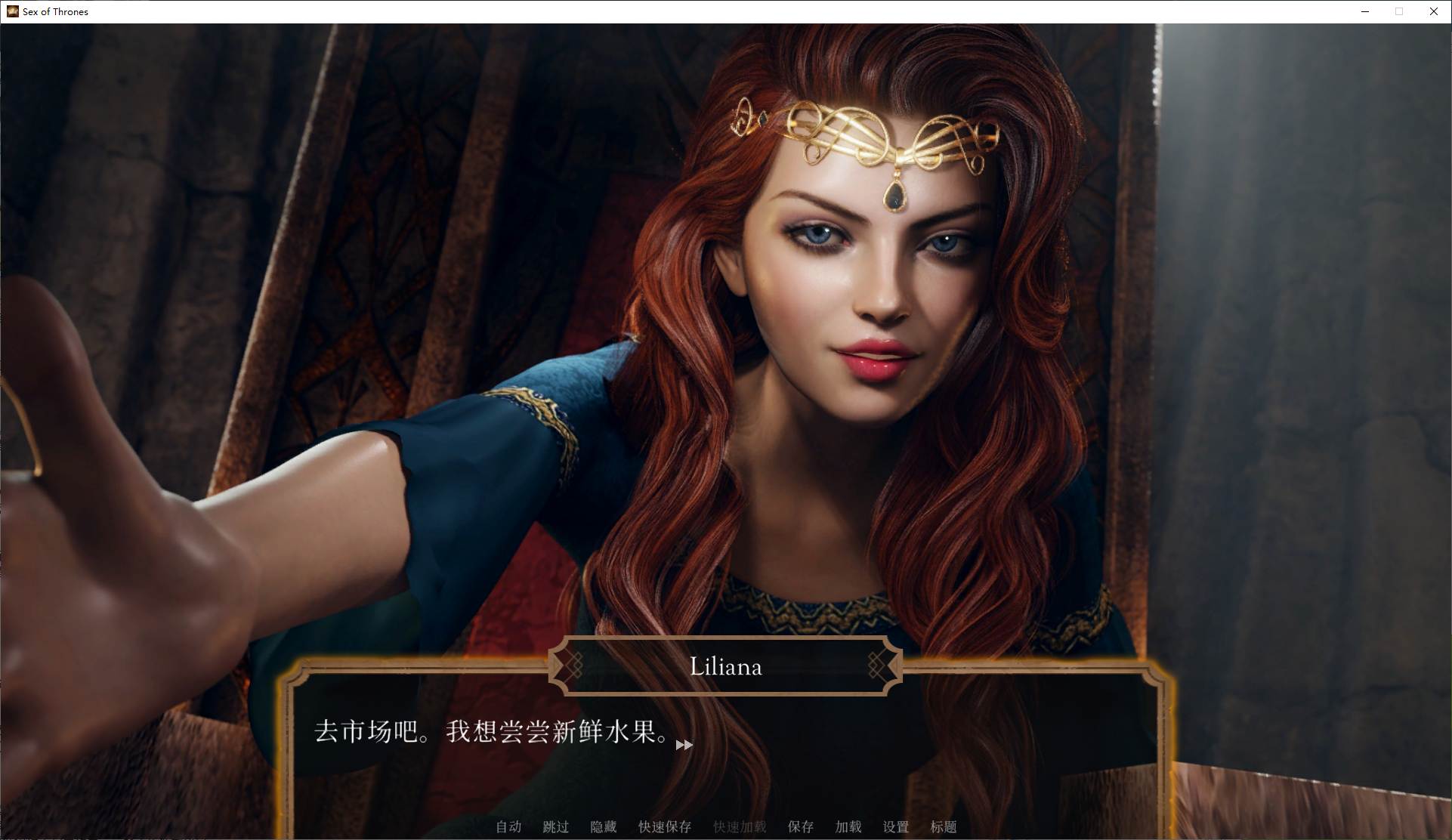Screen dimensions: 1452x840
Task: Hide the dialogue box with 隐藏
Action: point(604,827)
